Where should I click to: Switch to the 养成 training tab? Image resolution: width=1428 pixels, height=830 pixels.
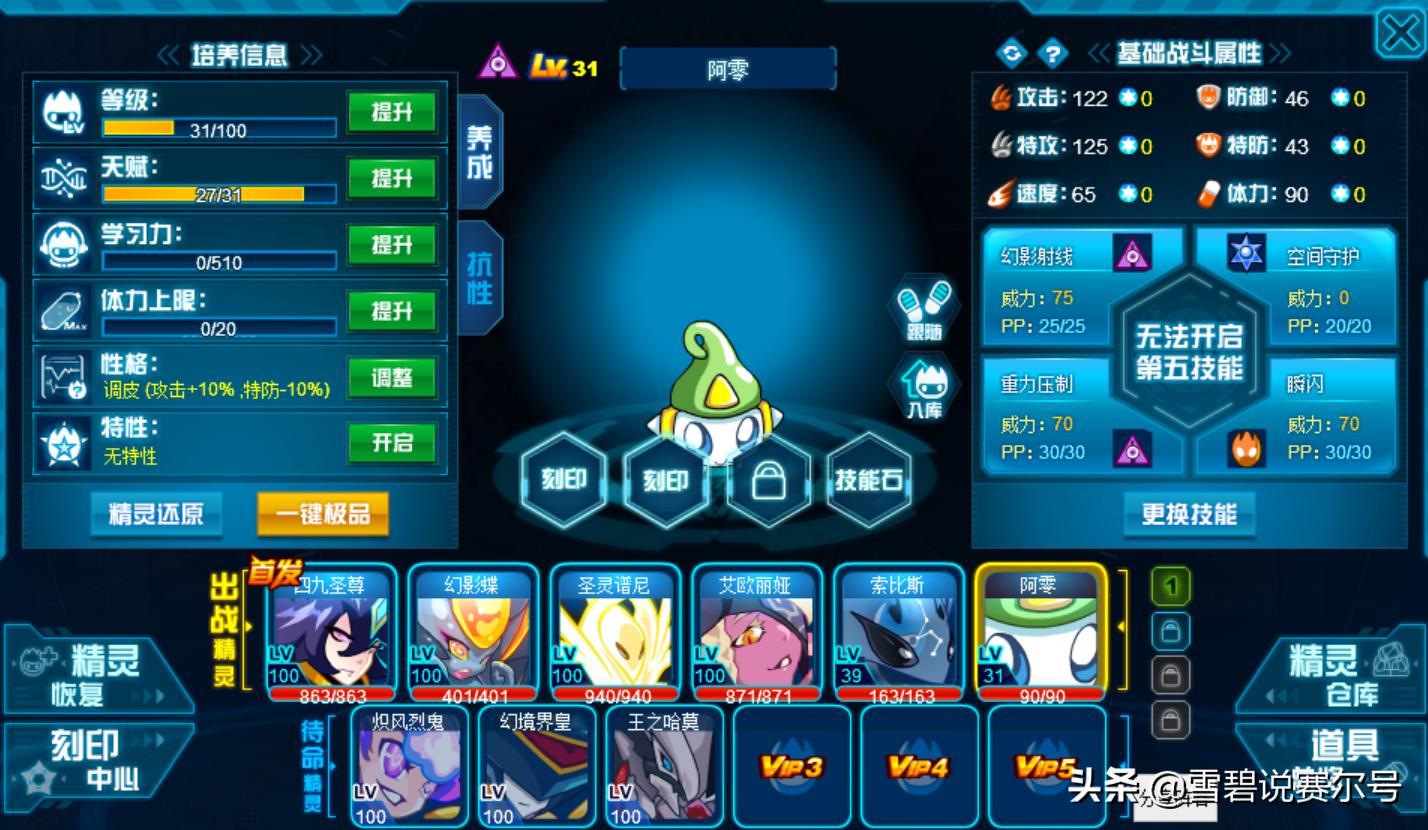(x=480, y=152)
